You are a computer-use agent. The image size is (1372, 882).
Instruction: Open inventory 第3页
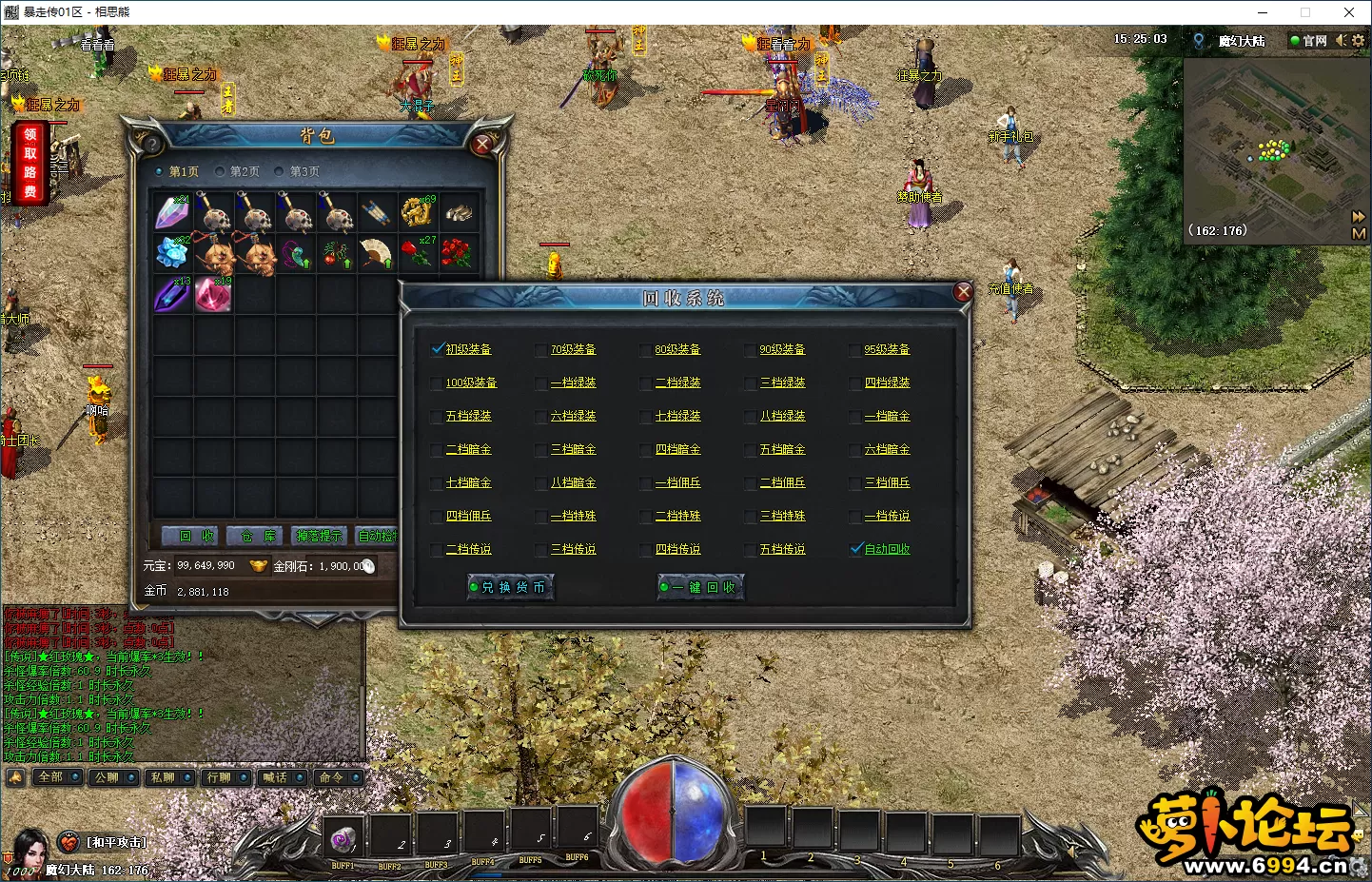point(298,172)
